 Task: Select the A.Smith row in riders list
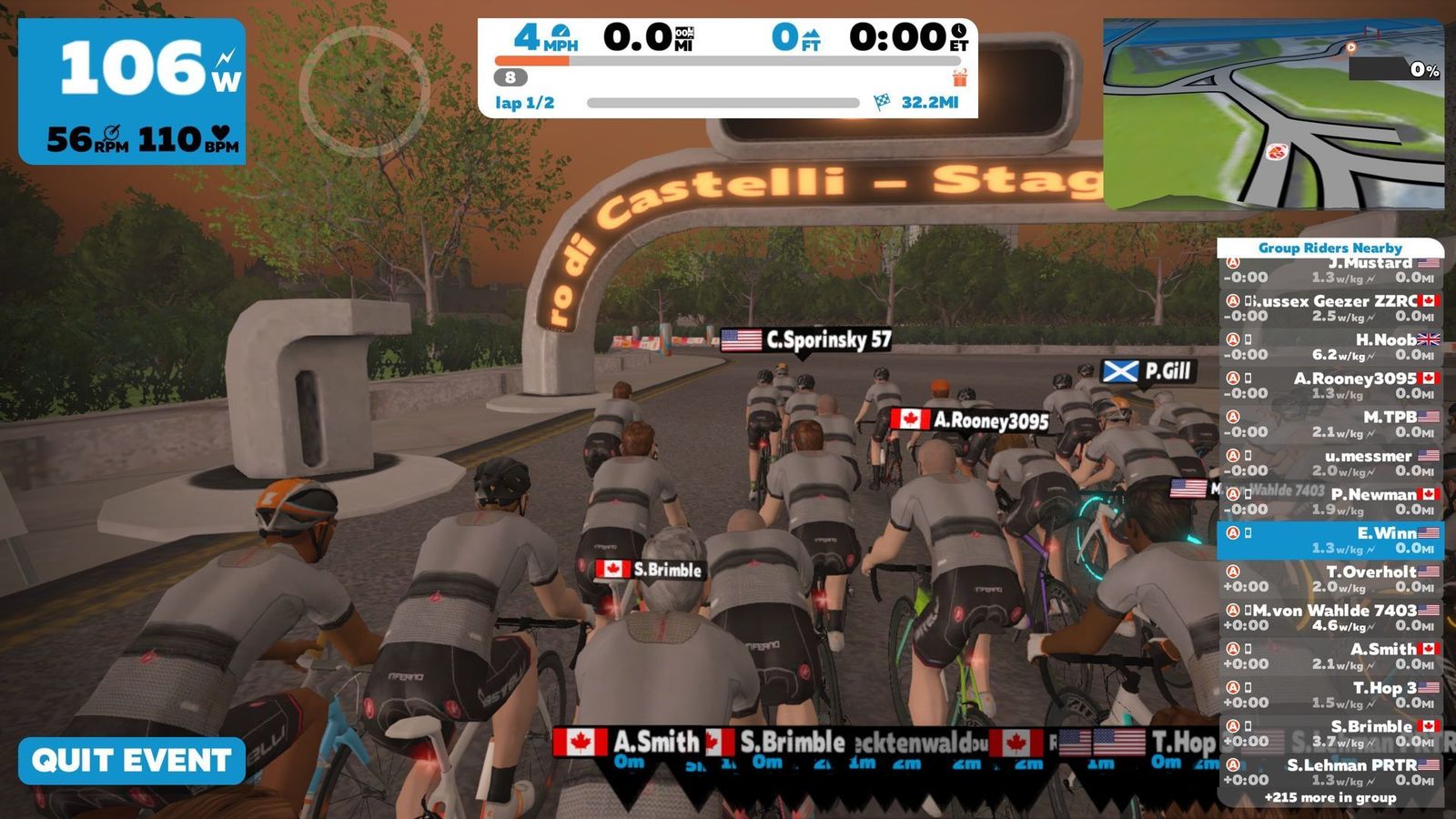click(1330, 656)
